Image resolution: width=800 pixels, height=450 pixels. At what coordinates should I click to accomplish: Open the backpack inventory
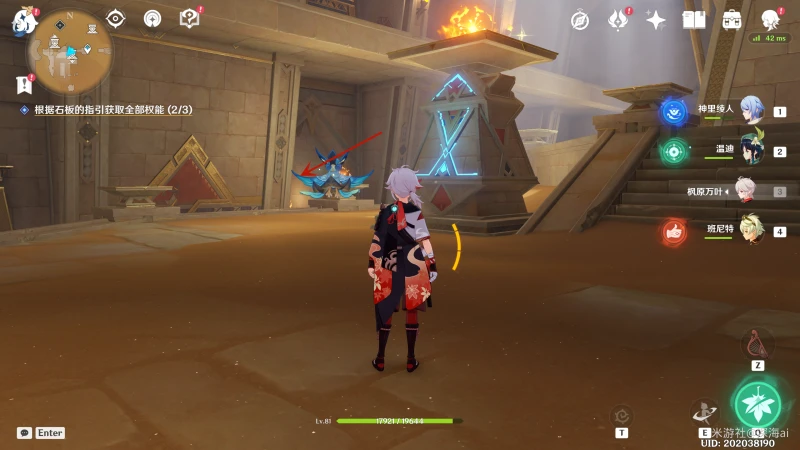tap(732, 20)
